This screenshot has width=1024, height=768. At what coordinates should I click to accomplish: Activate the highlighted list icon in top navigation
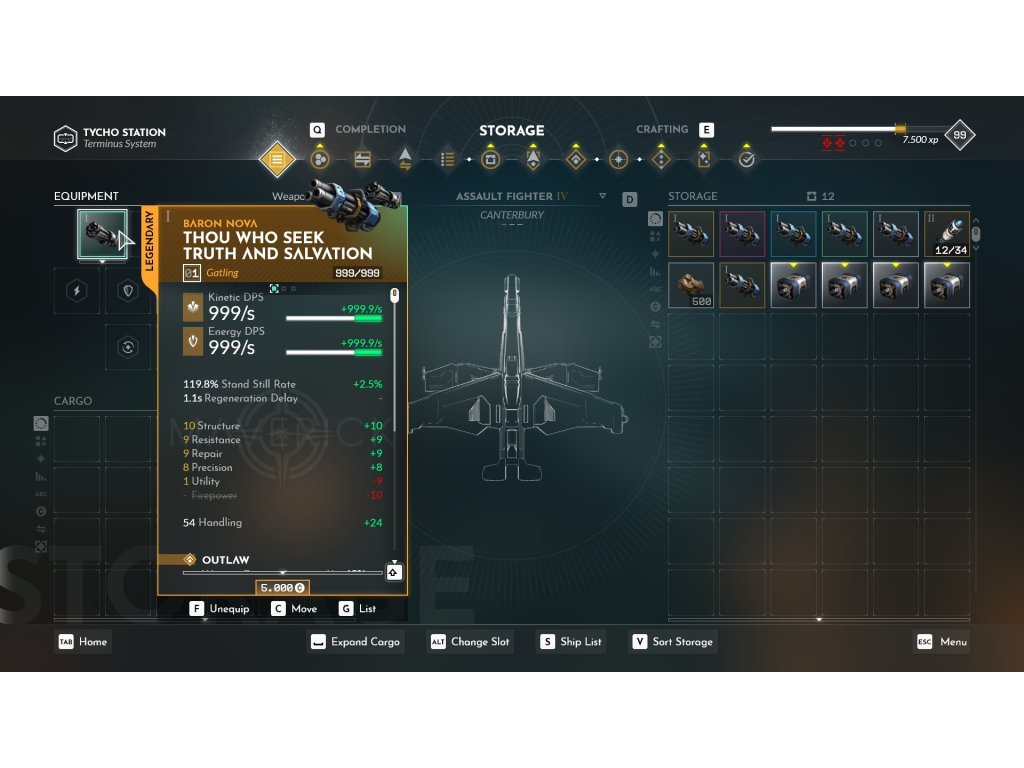click(277, 159)
